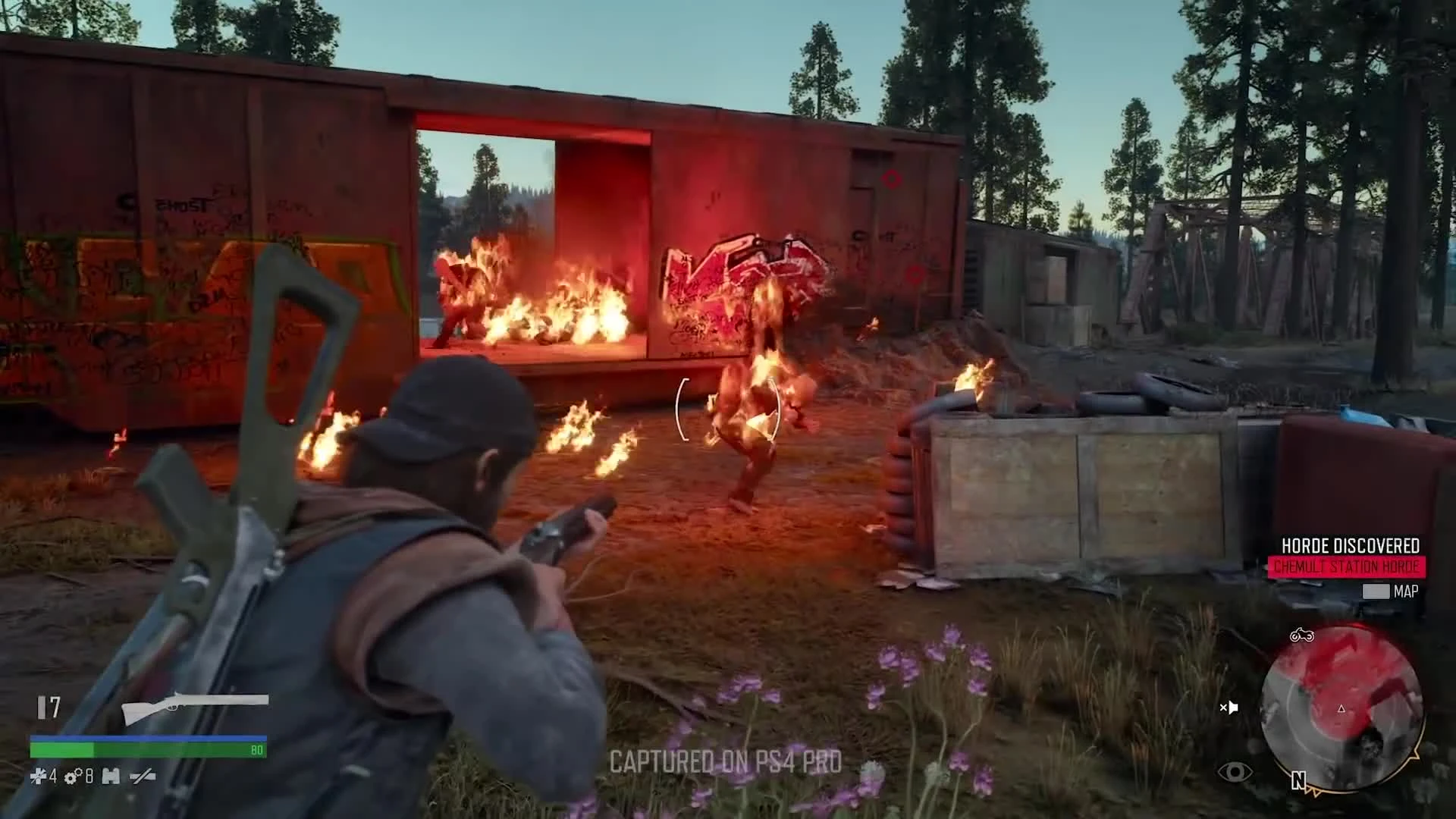
Task: Click the green health bar
Action: pos(148,752)
